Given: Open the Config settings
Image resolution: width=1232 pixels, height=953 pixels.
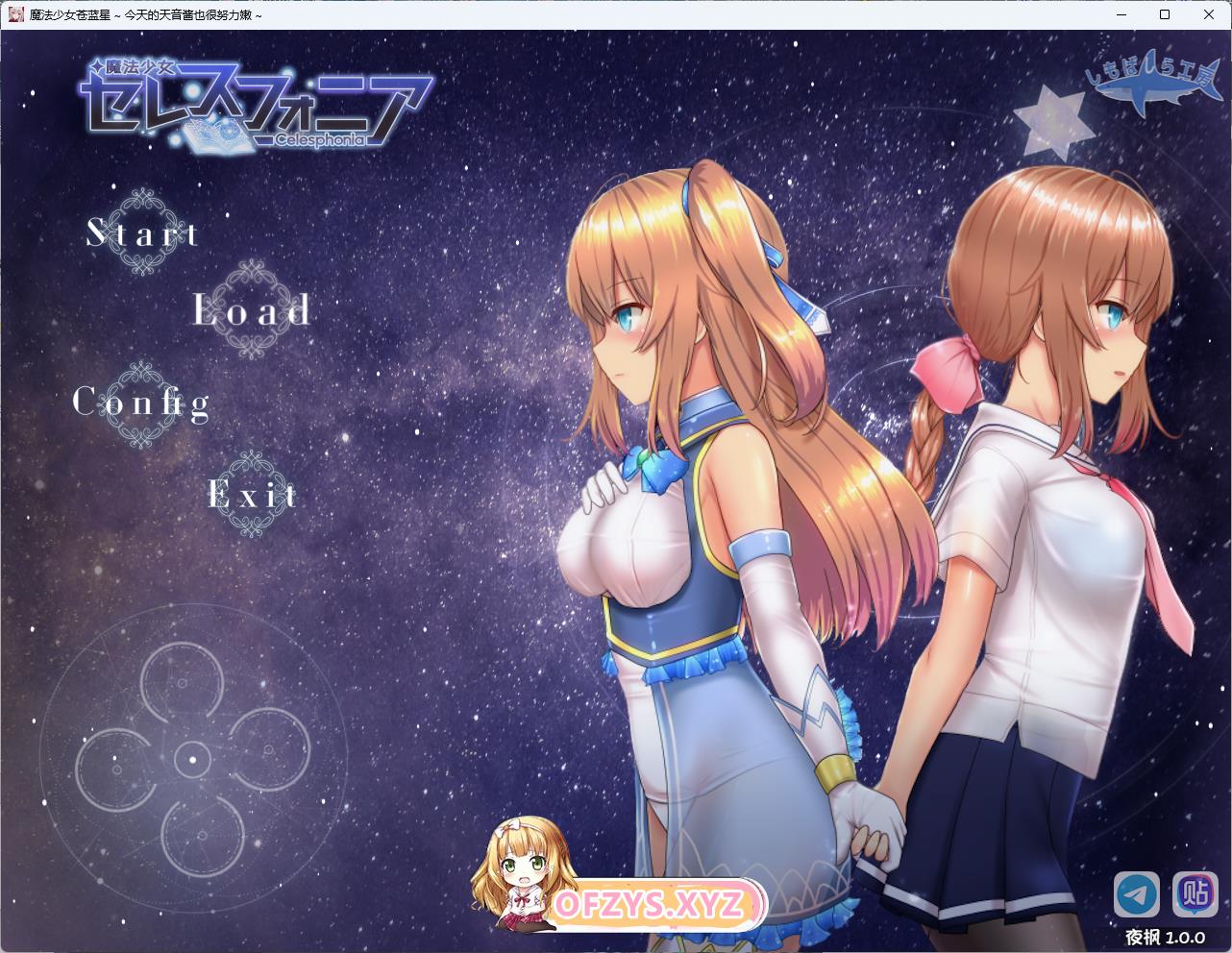Looking at the screenshot, I should tap(141, 402).
